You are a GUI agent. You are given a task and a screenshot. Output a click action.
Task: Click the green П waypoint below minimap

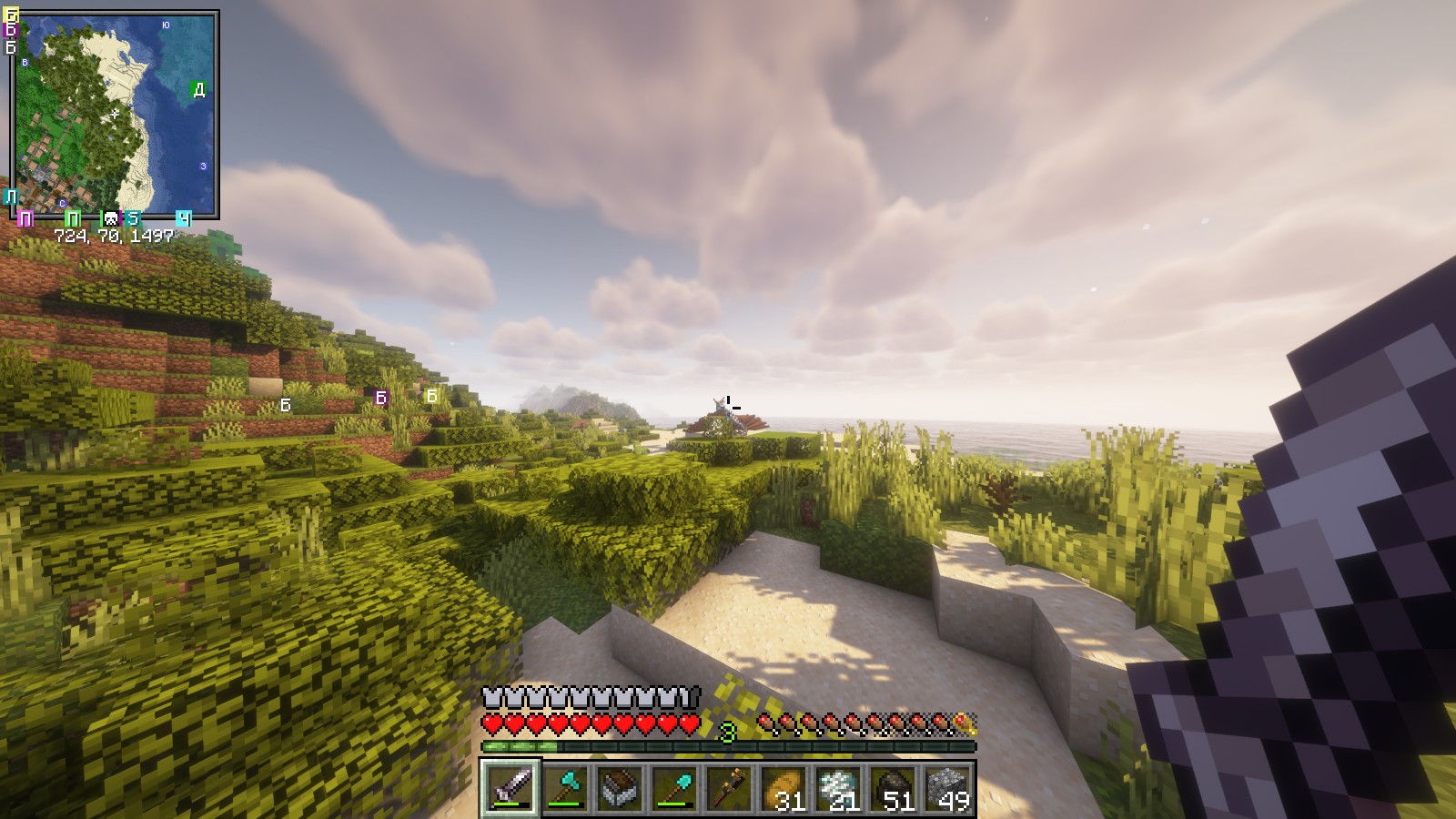73,218
